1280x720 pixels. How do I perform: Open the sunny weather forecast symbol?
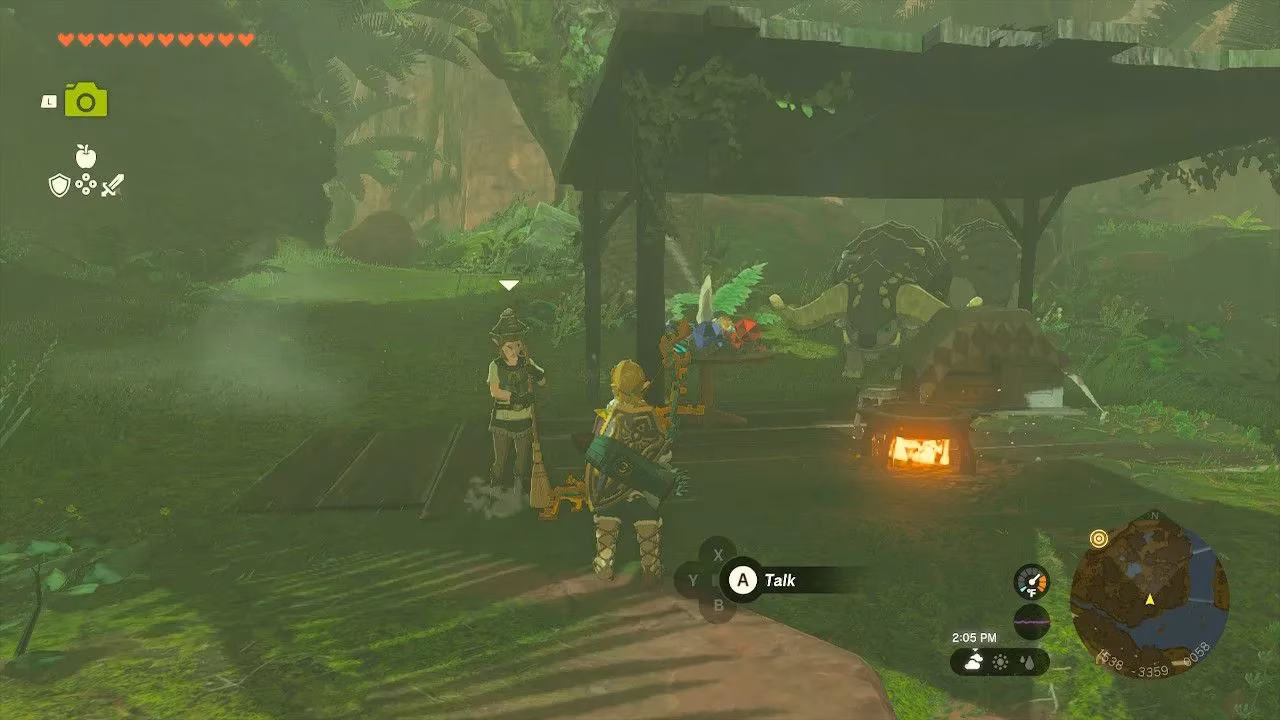coord(1000,662)
